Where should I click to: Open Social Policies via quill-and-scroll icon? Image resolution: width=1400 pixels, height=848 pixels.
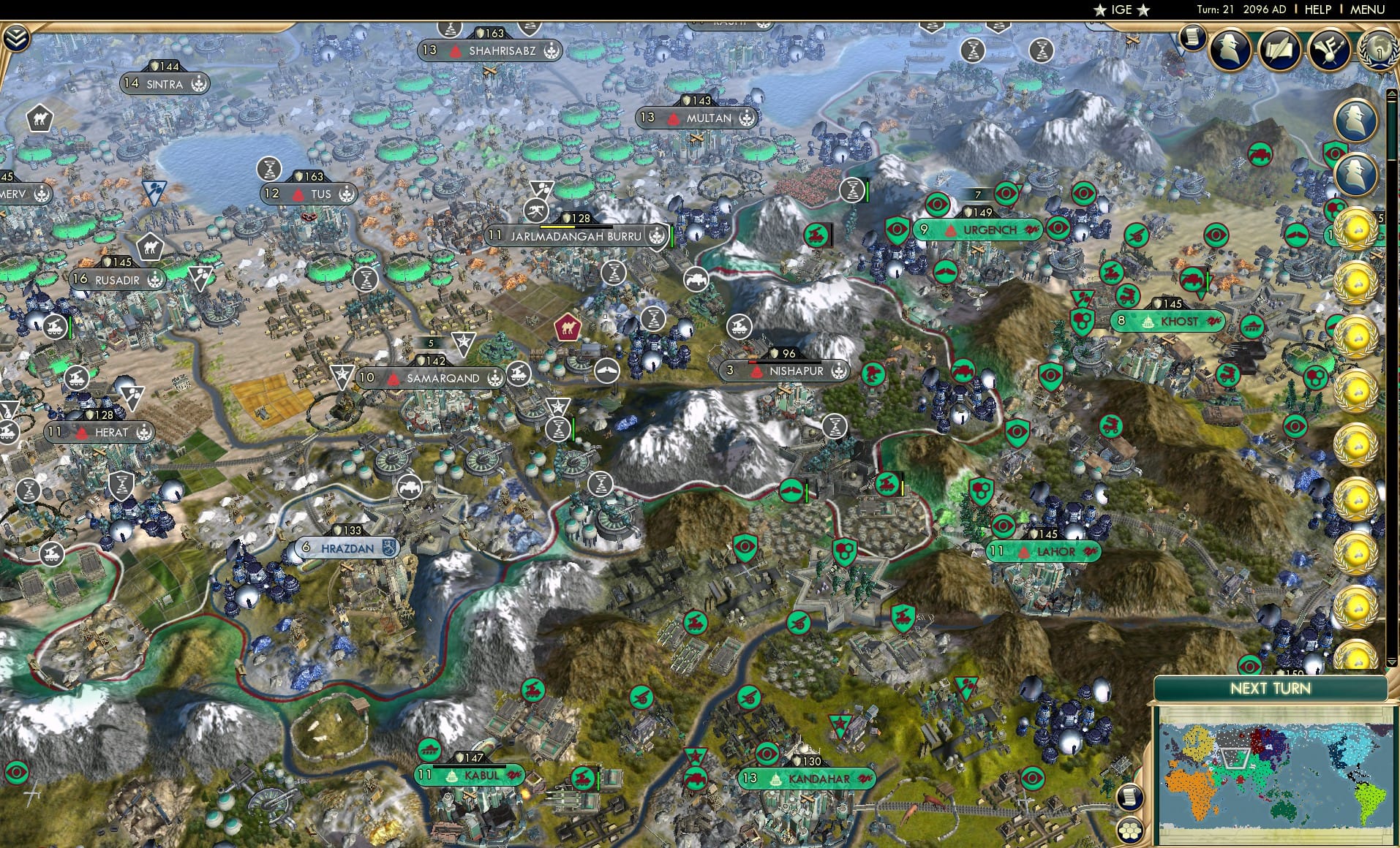coord(1281,50)
